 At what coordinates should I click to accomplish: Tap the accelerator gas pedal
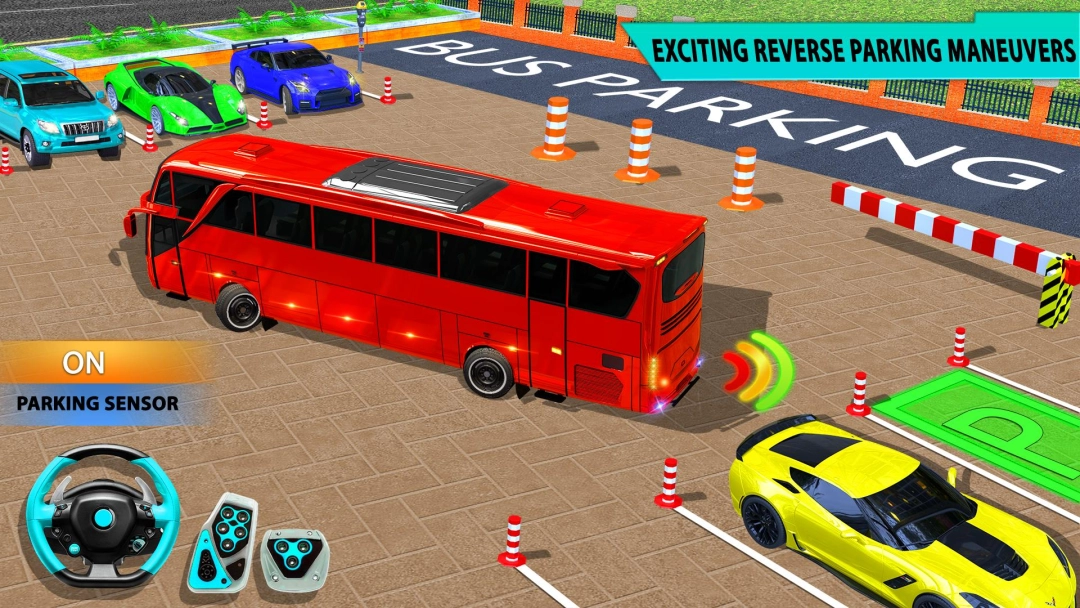tap(222, 543)
